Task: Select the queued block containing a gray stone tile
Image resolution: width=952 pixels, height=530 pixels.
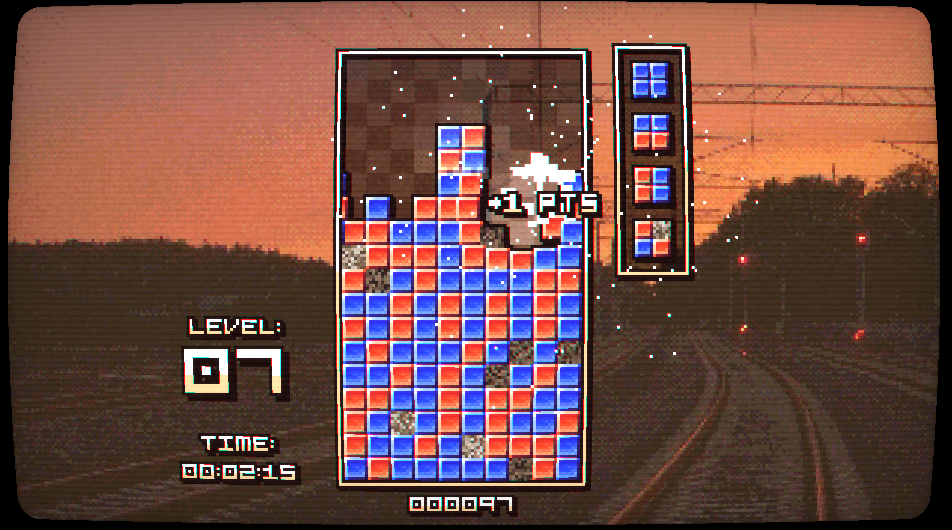Action: (651, 239)
